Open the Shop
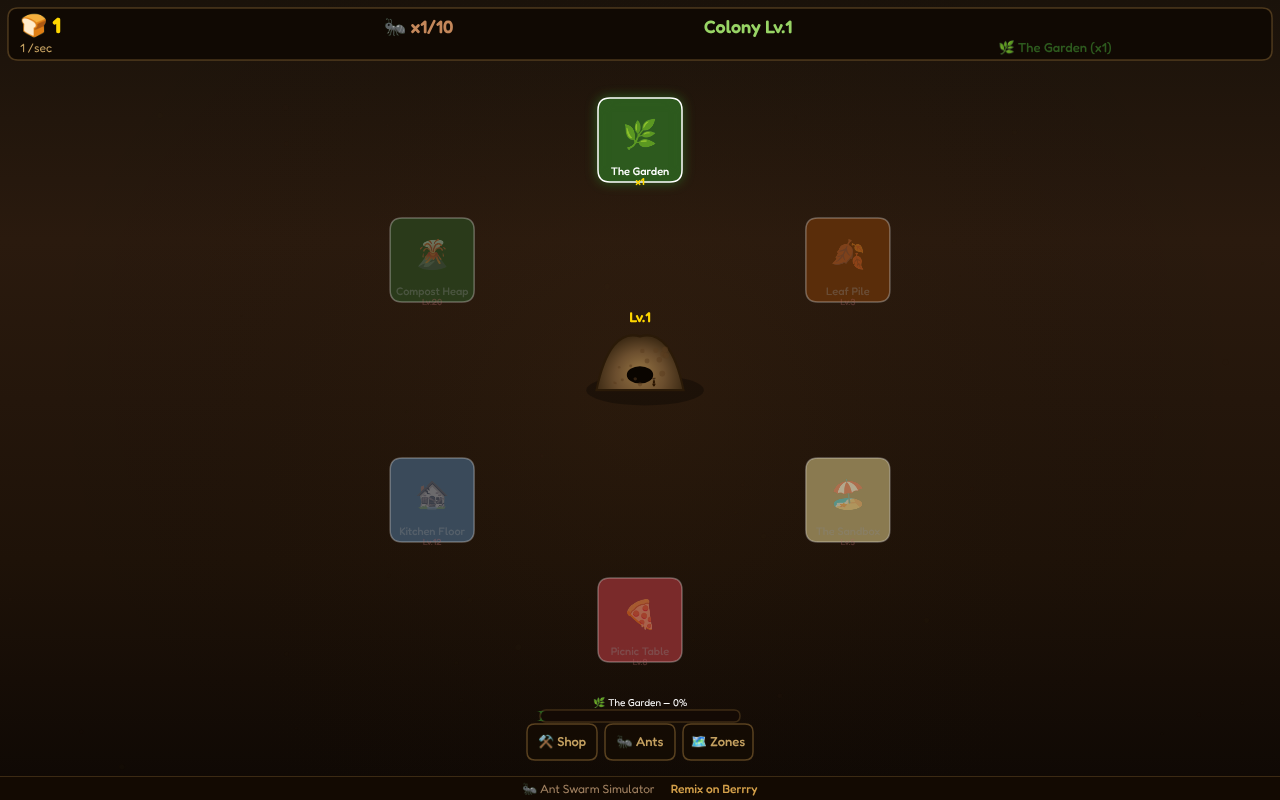 [x=562, y=742]
